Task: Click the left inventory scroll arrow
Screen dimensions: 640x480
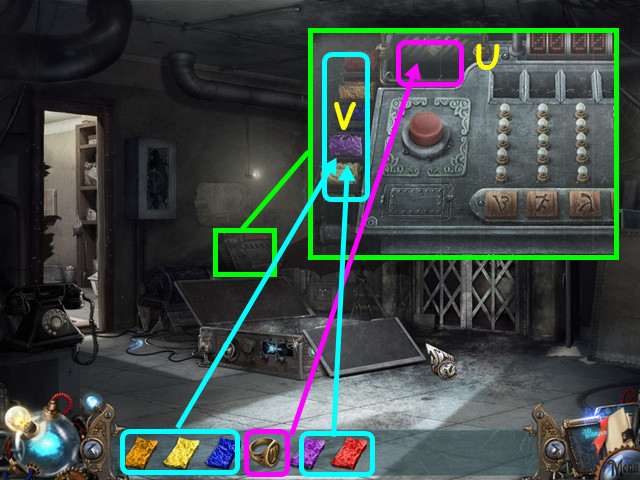Action: 93,447
